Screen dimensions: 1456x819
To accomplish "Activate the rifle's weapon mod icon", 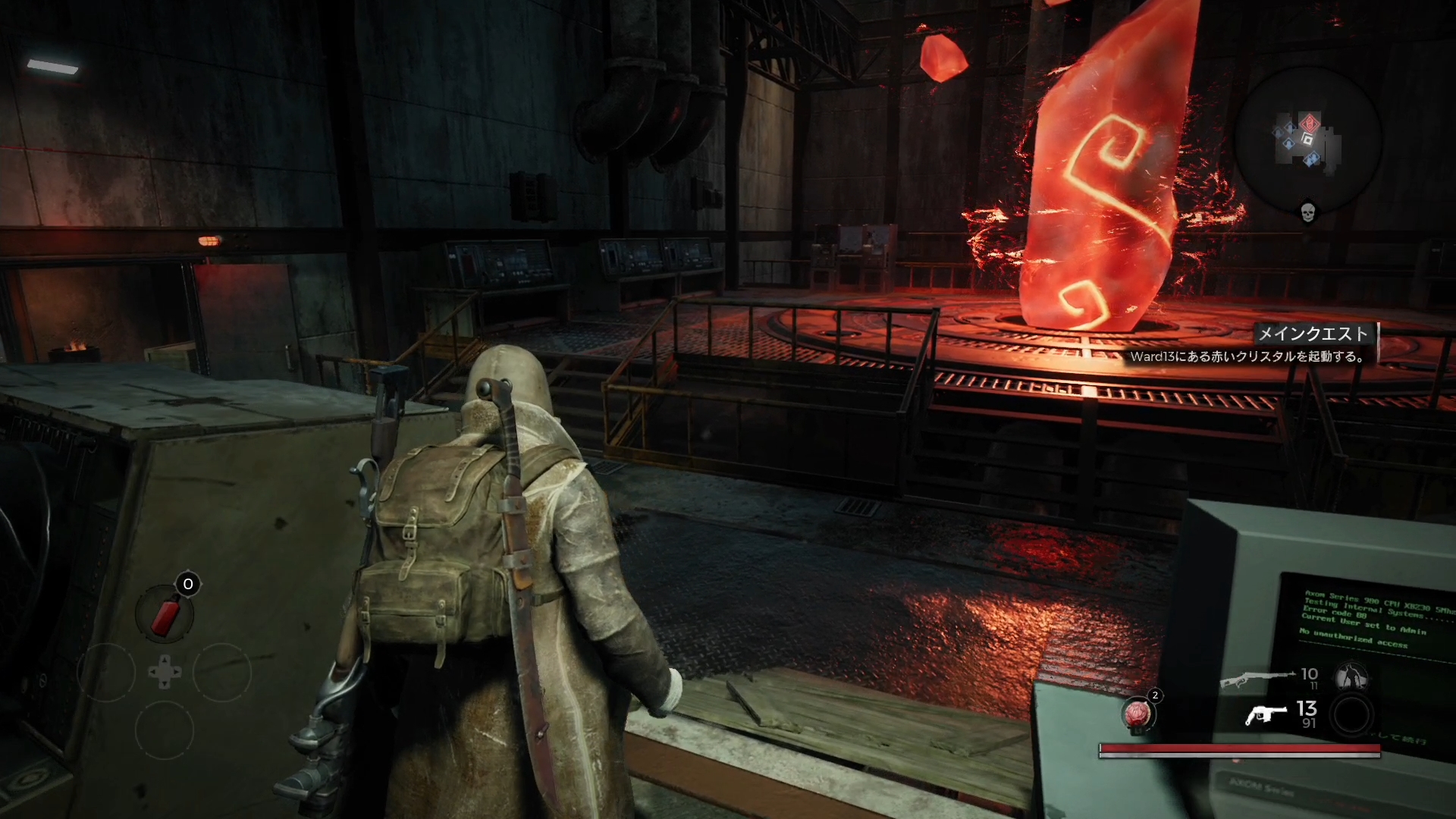I will pyautogui.click(x=1351, y=676).
